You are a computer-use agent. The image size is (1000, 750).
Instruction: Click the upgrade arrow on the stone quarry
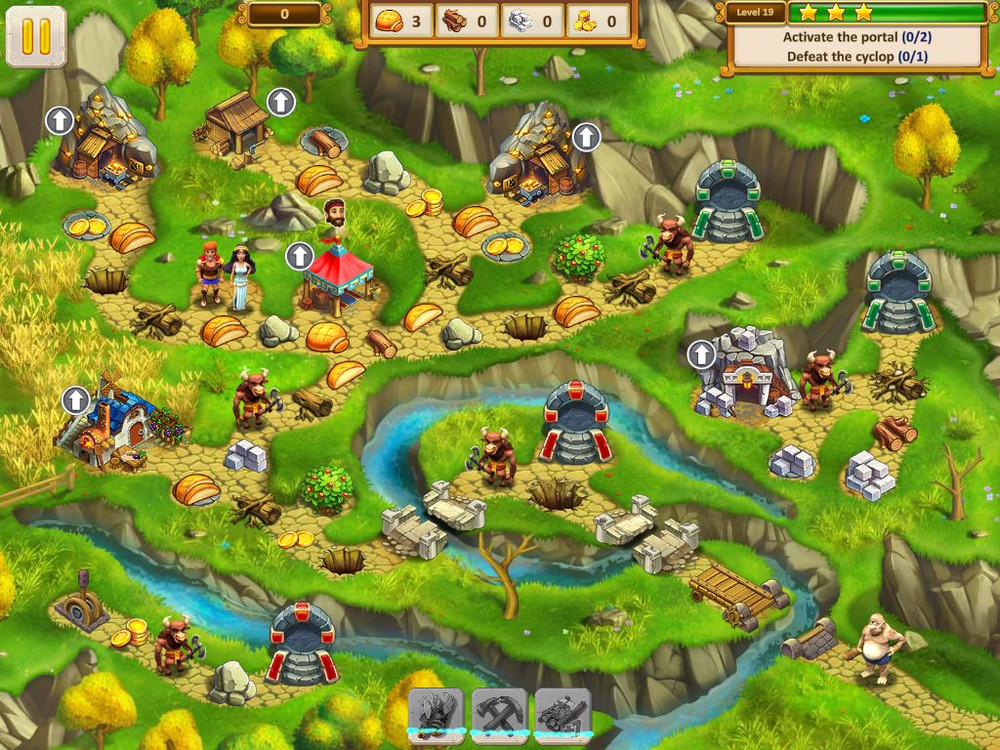pyautogui.click(x=702, y=353)
